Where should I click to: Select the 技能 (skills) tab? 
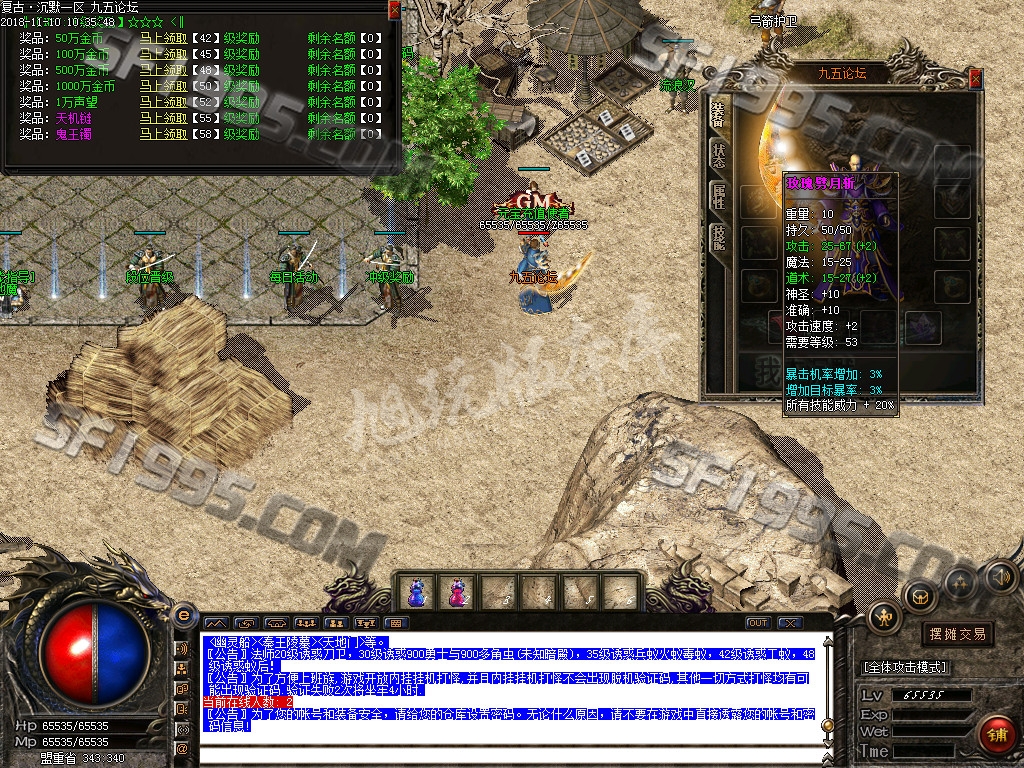click(x=719, y=237)
